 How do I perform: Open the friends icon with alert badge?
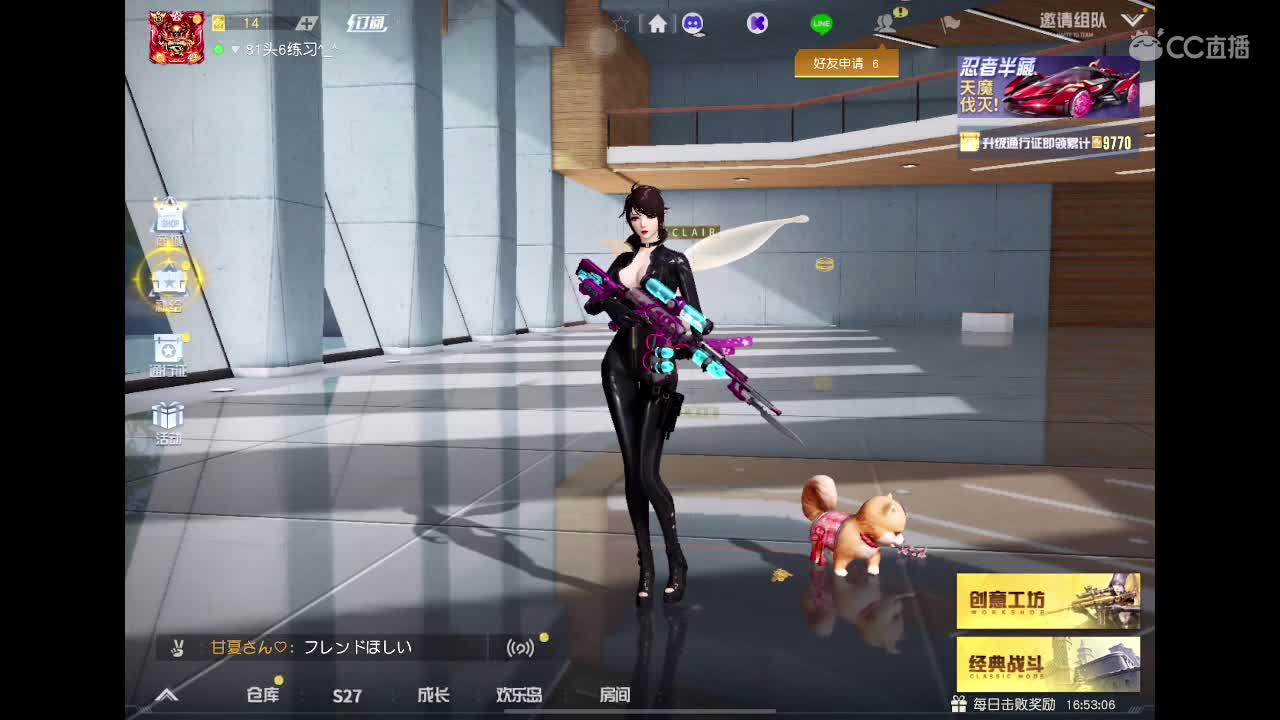click(884, 22)
